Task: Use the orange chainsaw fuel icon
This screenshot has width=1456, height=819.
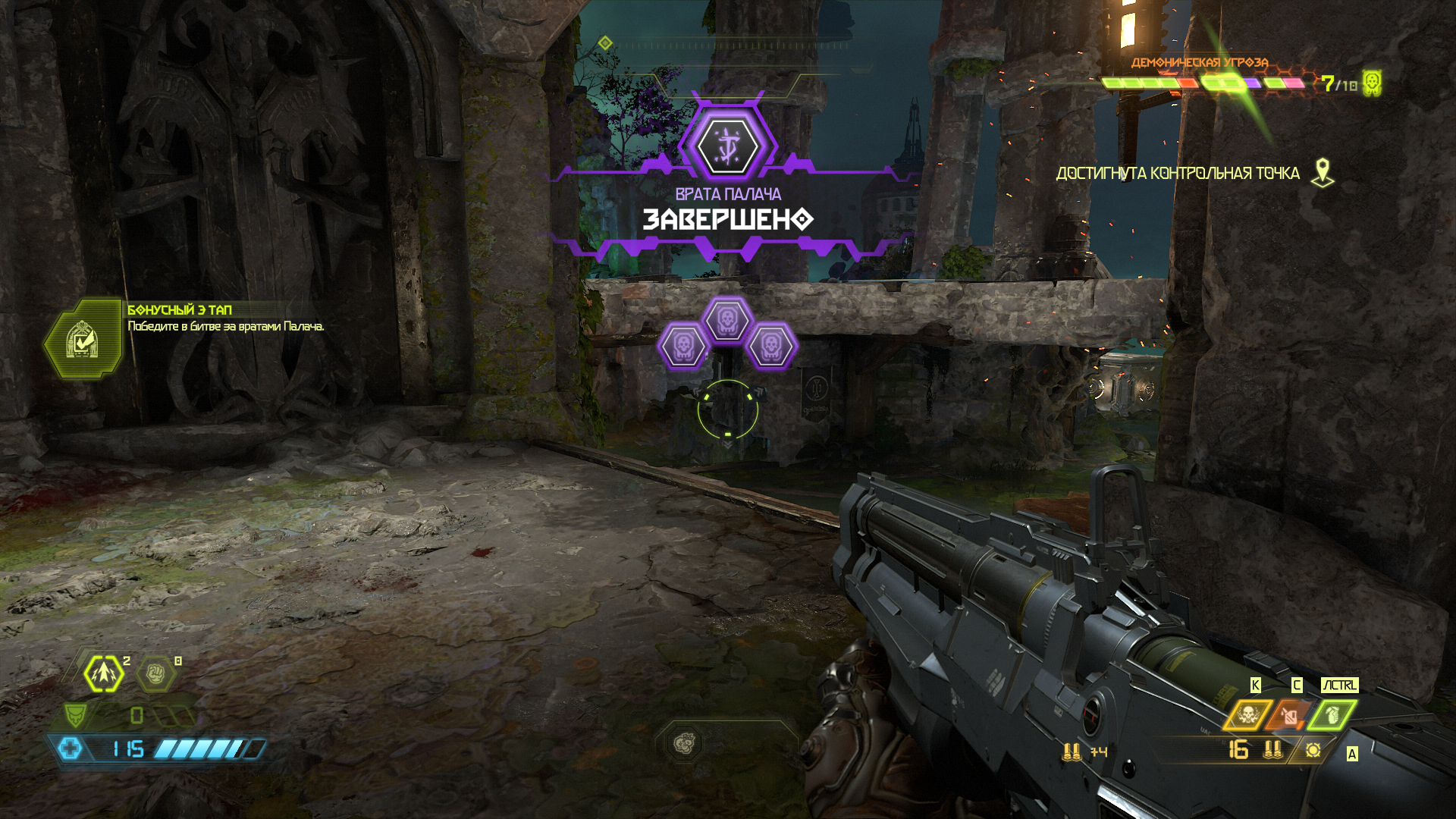Action: click(1288, 714)
